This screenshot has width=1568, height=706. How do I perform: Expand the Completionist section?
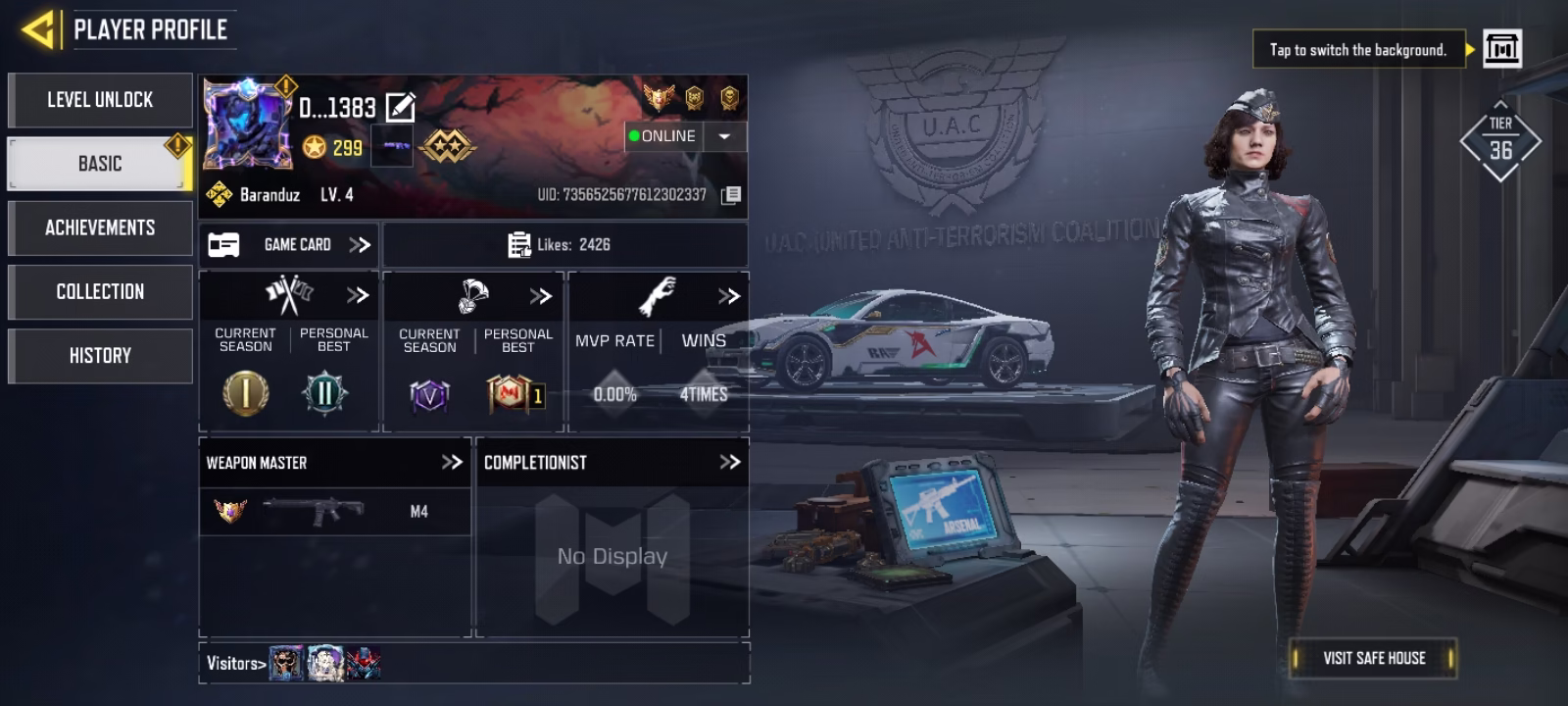click(729, 462)
